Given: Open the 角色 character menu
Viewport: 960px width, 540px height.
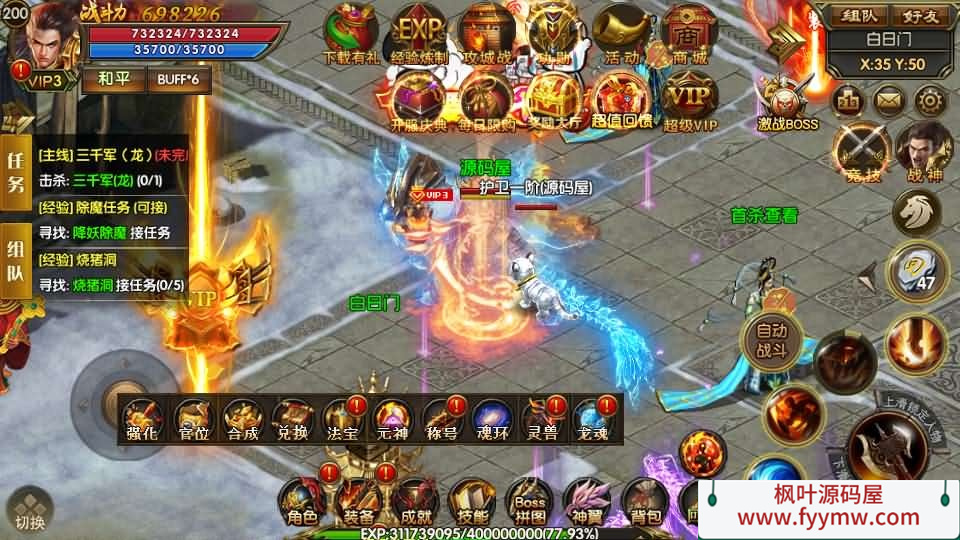Looking at the screenshot, I should [301, 499].
